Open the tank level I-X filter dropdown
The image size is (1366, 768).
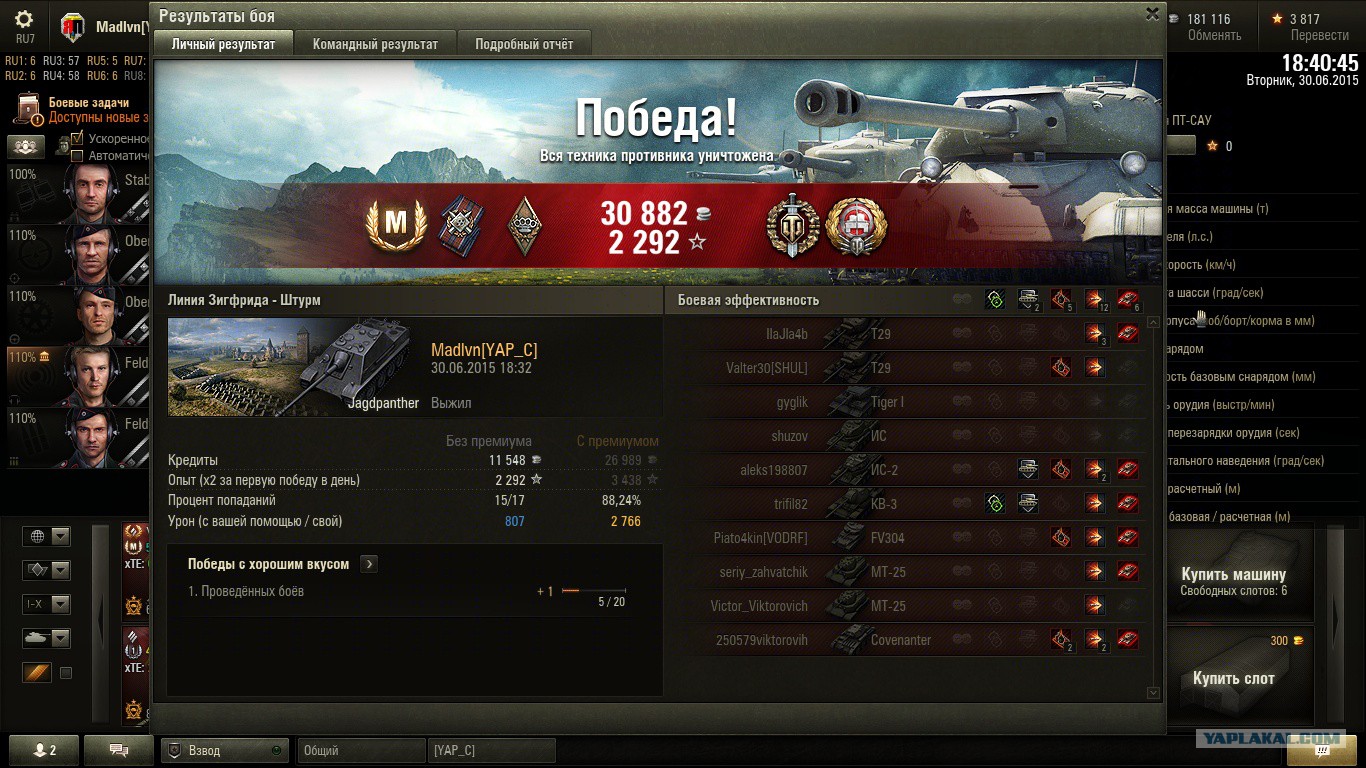pos(46,604)
